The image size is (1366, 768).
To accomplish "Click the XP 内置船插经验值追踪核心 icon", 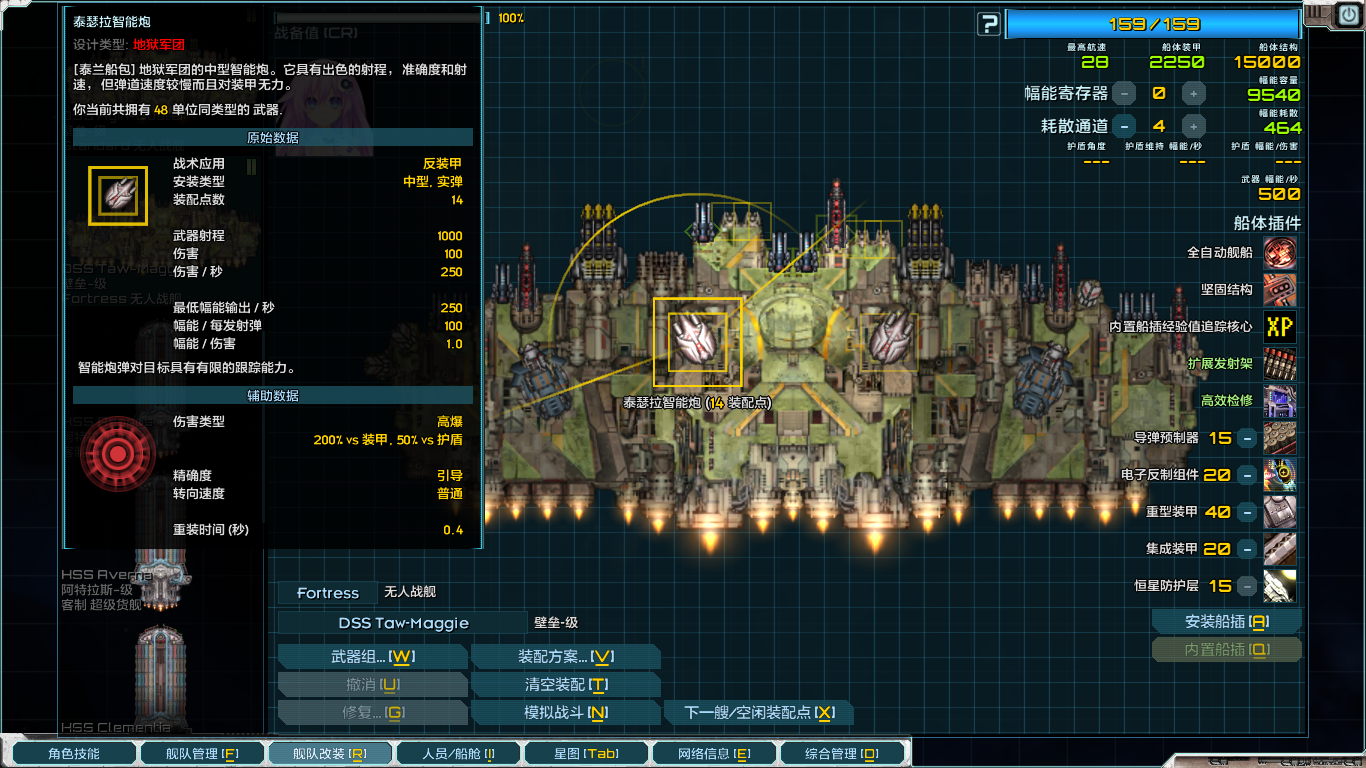I will coord(1280,326).
